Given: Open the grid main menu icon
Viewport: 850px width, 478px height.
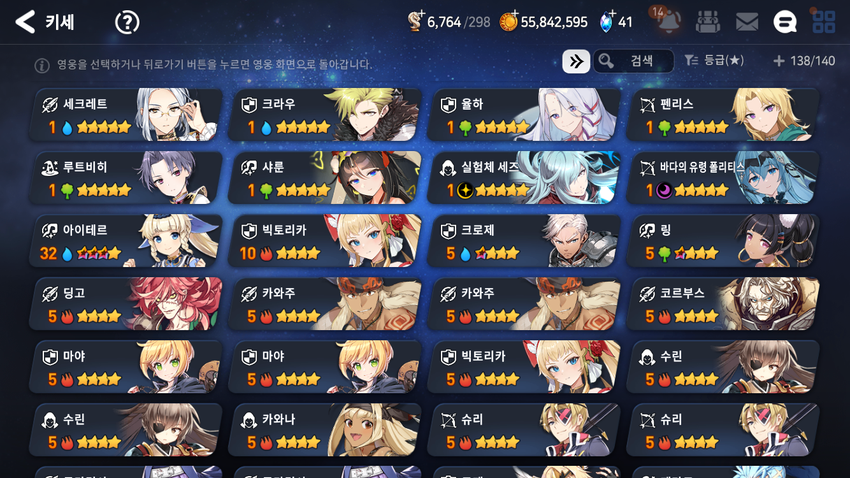Looking at the screenshot, I should pos(823,22).
